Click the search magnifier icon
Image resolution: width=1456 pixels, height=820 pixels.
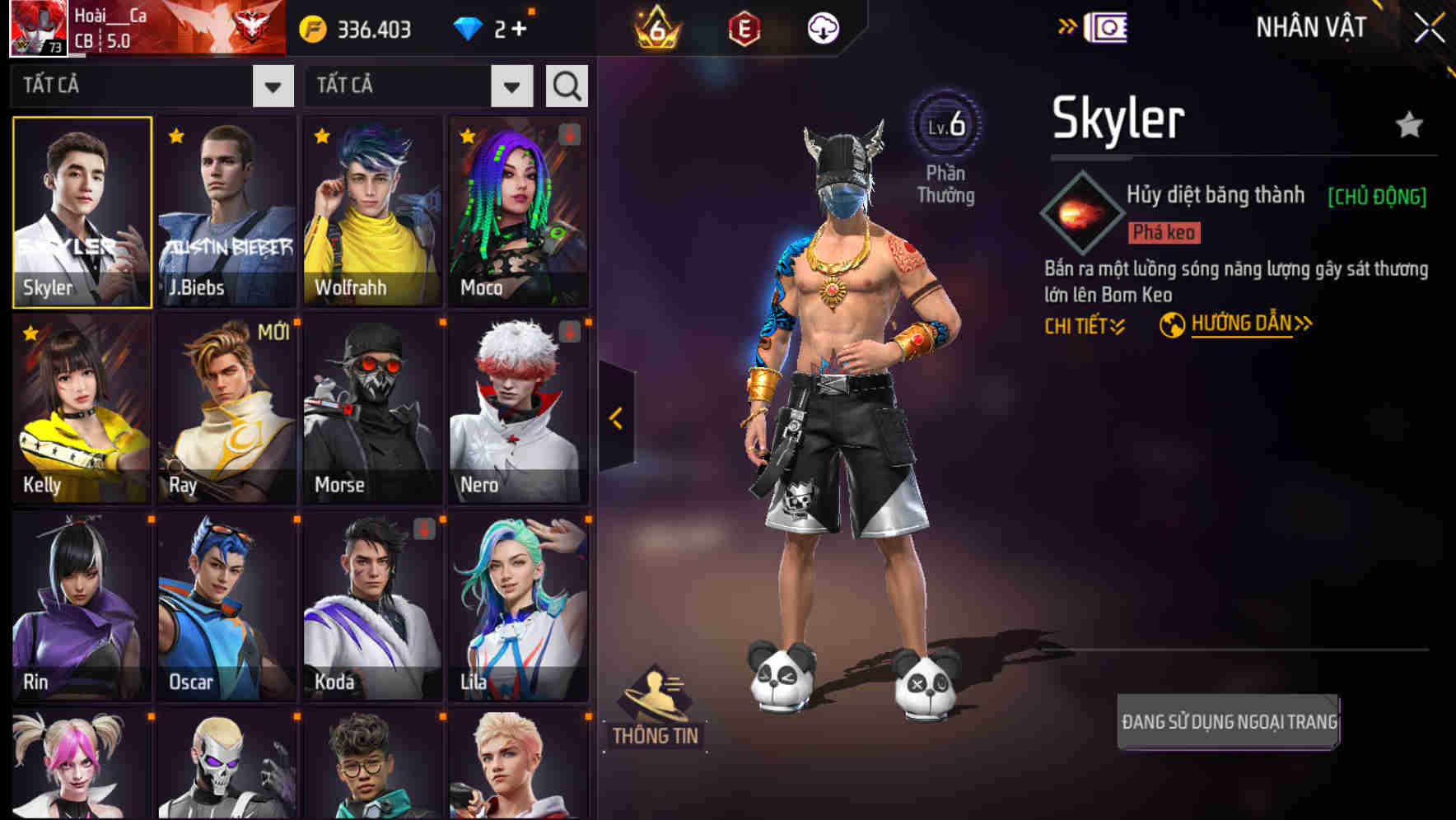566,85
